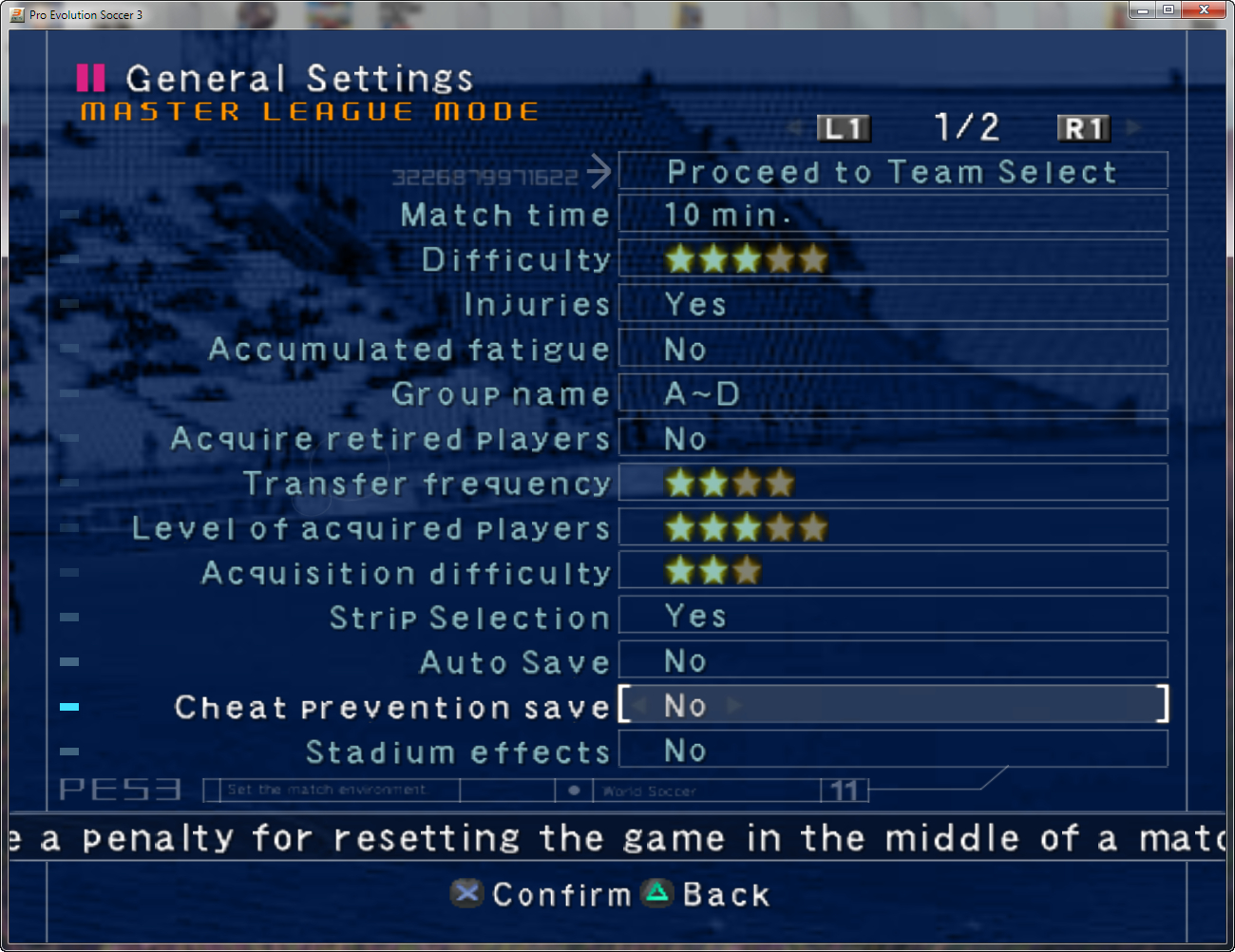
Task: Click the L1 shoulder button icon
Action: (x=843, y=128)
